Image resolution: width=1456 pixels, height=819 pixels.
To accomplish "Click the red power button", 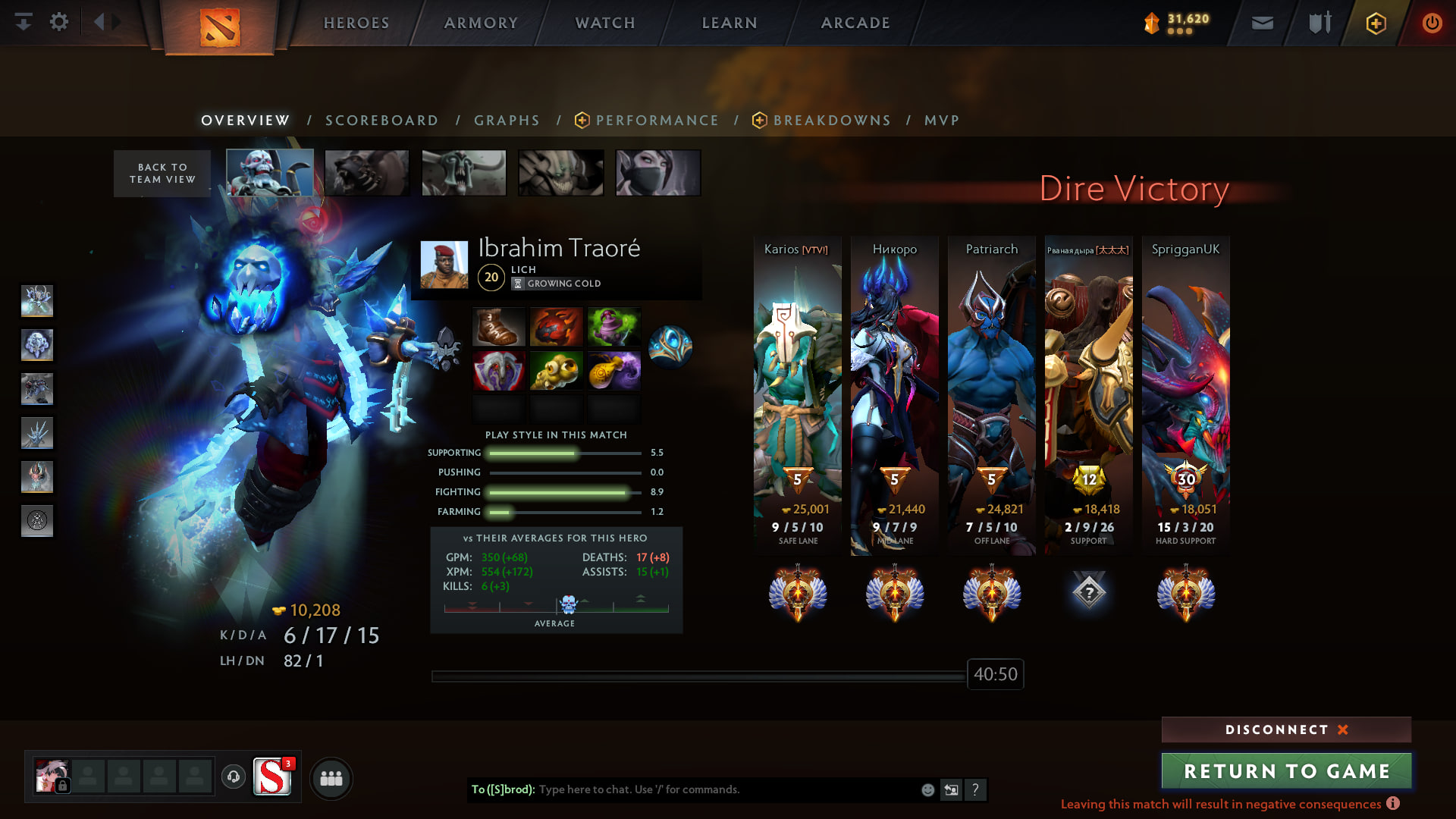I will pyautogui.click(x=1432, y=23).
